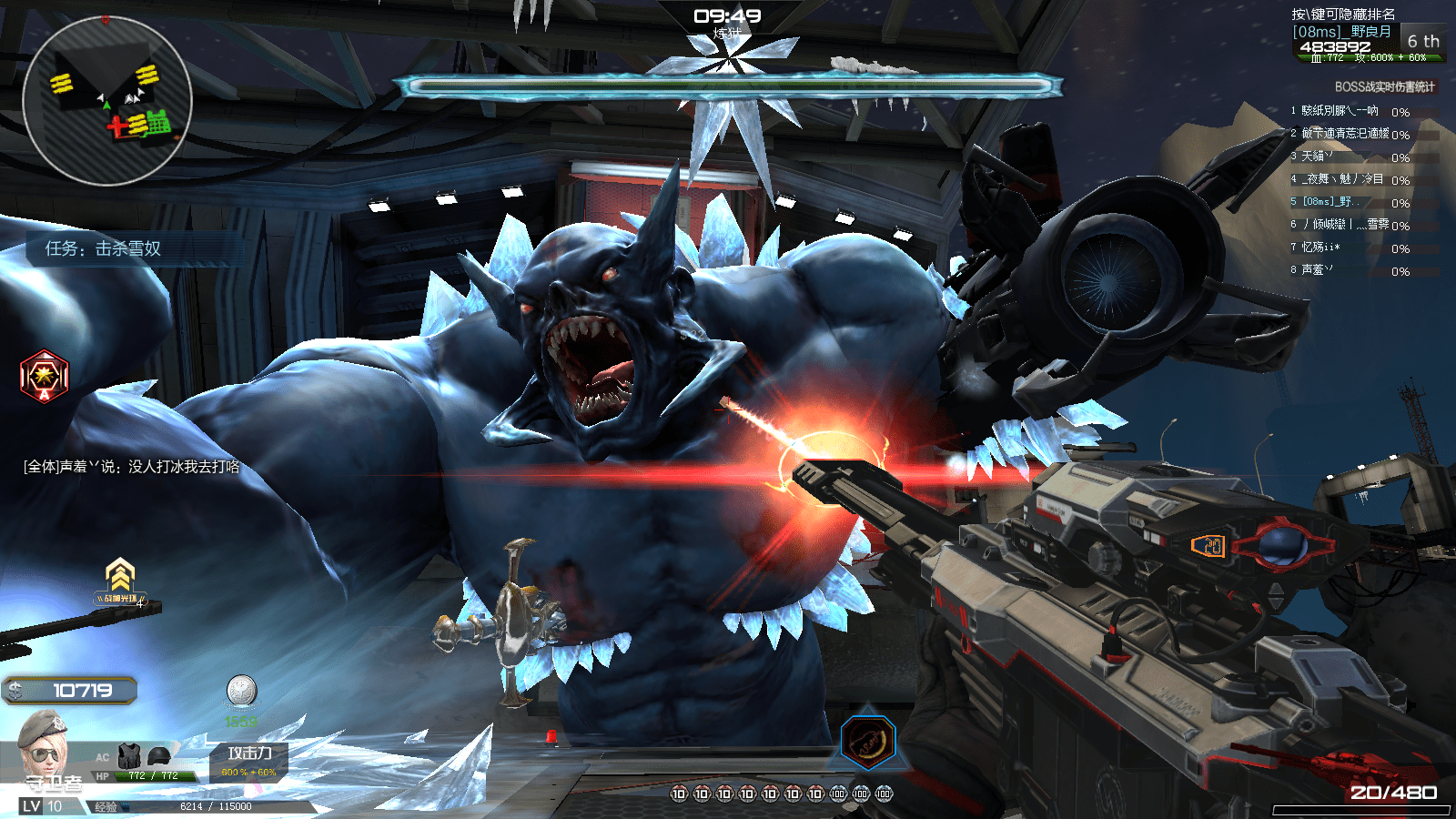
Task: Select the silver coin token icon
Action: point(241,691)
